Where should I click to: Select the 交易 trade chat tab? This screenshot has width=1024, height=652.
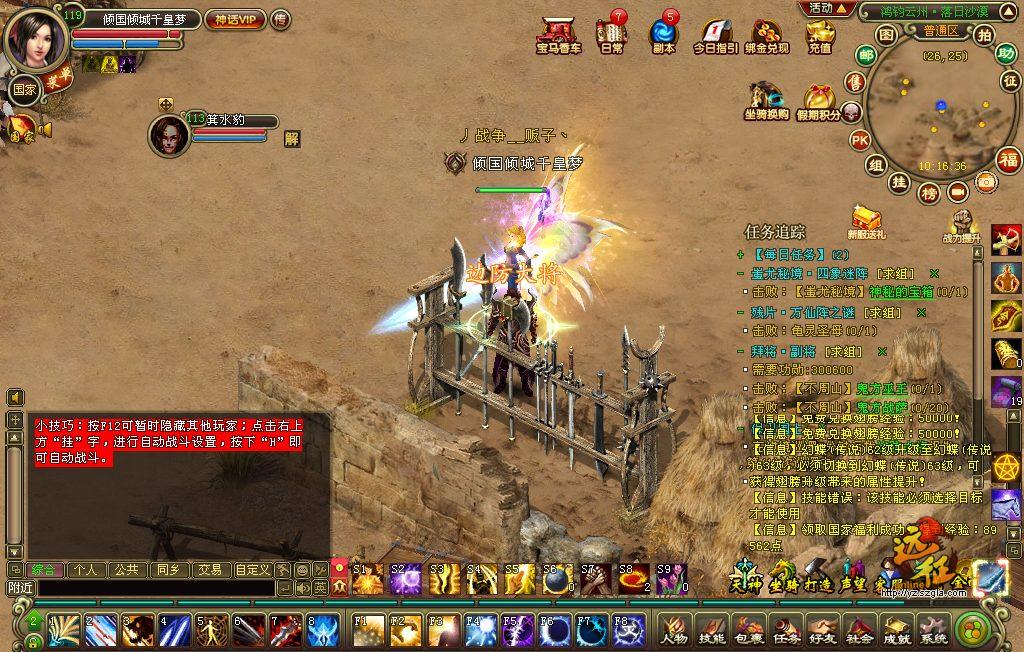(209, 569)
